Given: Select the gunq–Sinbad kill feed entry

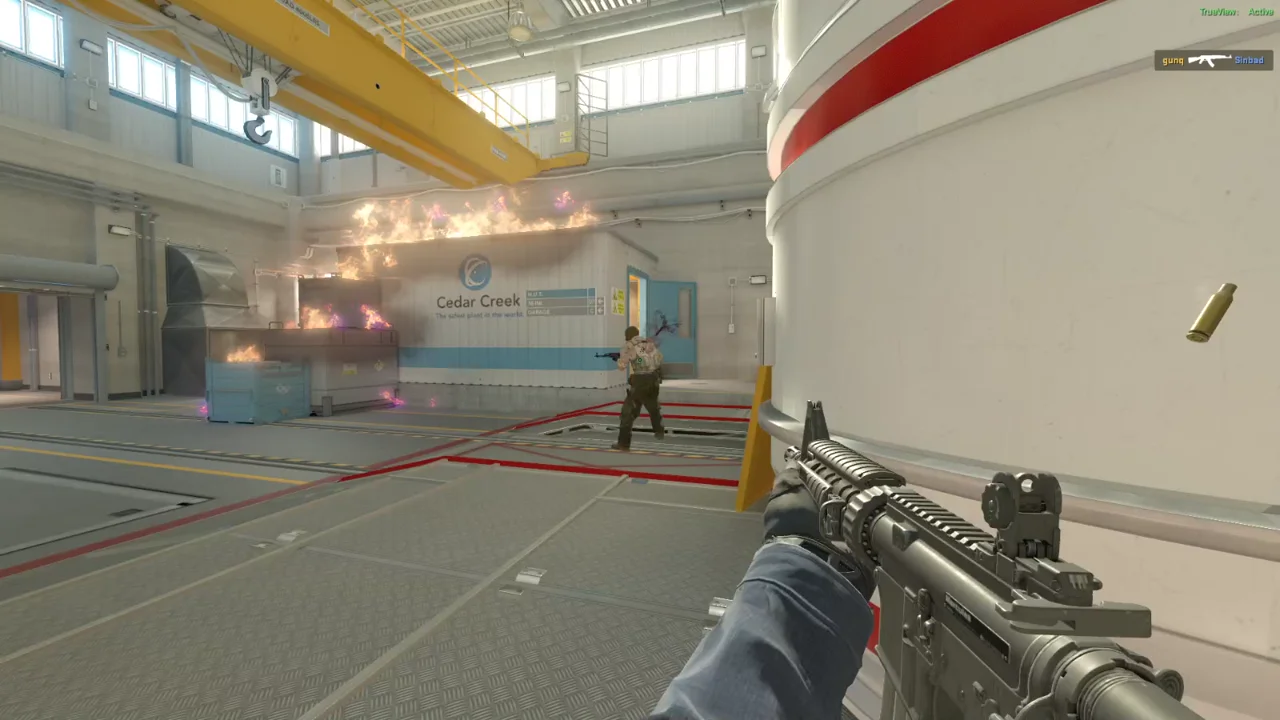Looking at the screenshot, I should 1213,60.
